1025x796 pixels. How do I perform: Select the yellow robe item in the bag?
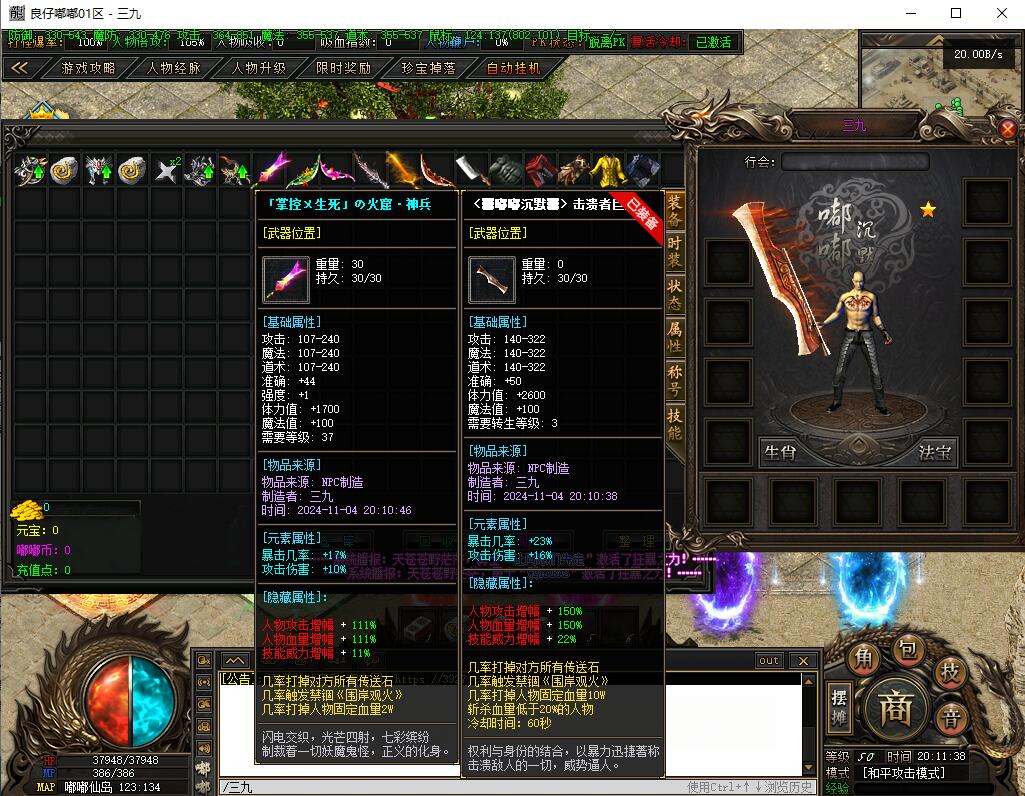click(x=609, y=171)
